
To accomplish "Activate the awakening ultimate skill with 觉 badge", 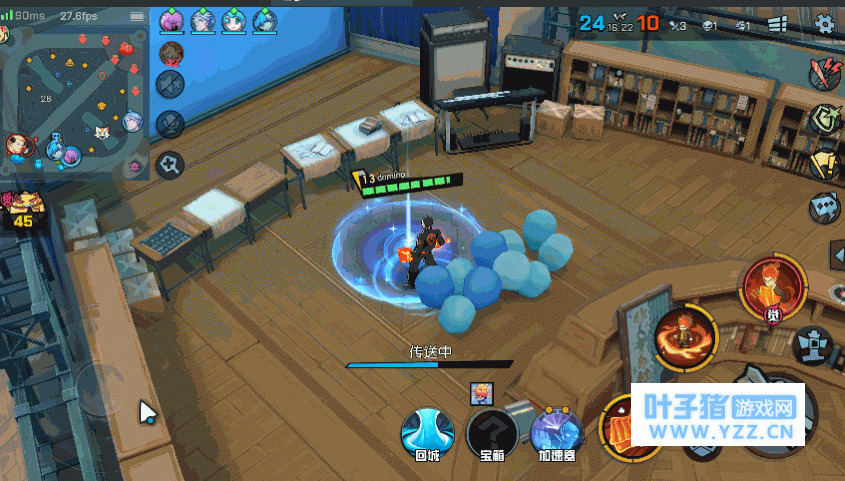I will click(773, 286).
